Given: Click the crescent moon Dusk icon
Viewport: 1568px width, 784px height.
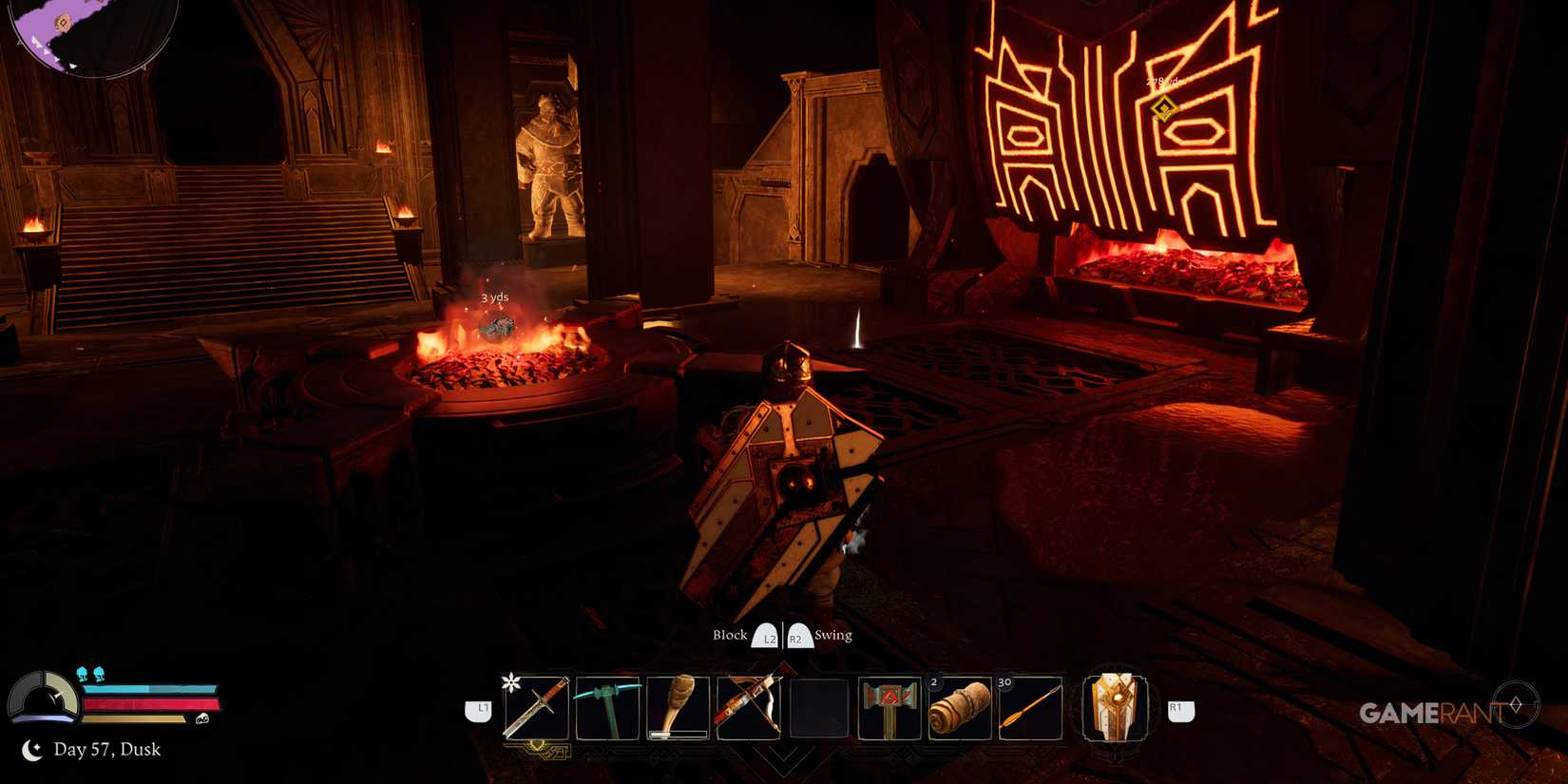Looking at the screenshot, I should tap(31, 749).
